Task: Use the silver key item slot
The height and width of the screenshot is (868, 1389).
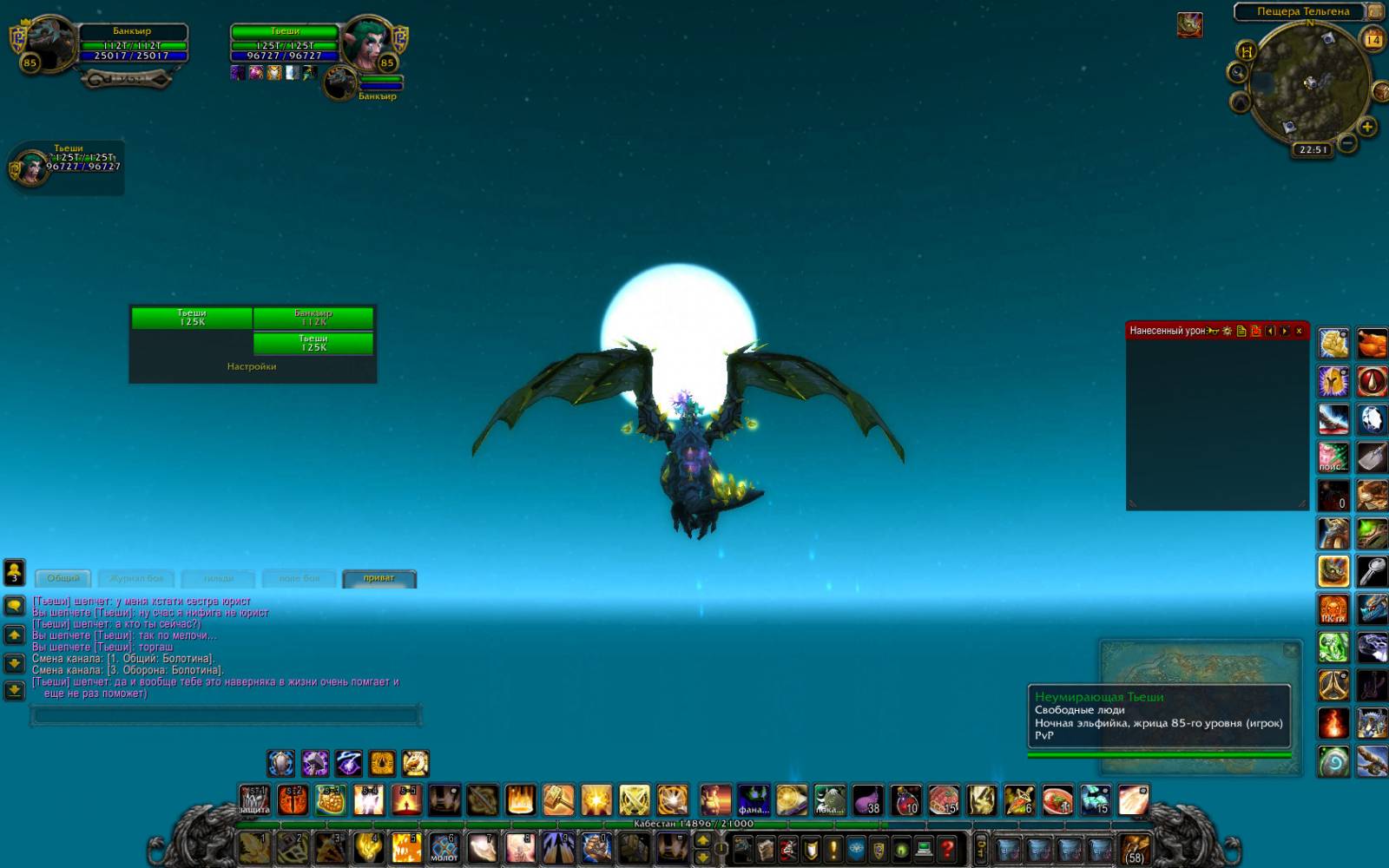Action: tap(1372, 572)
